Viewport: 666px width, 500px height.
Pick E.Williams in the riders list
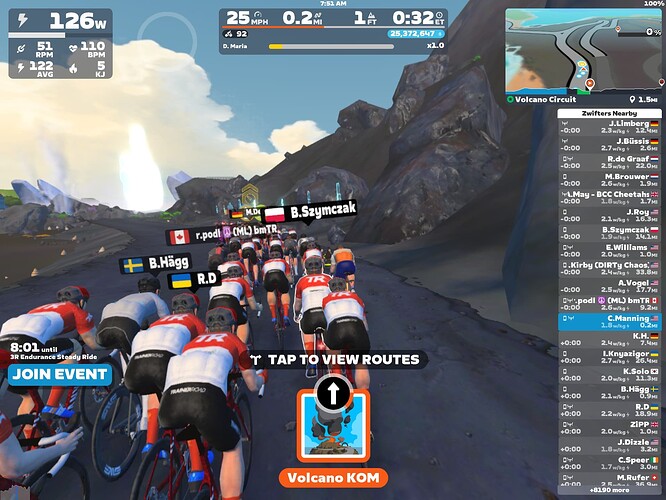pyautogui.click(x=610, y=250)
